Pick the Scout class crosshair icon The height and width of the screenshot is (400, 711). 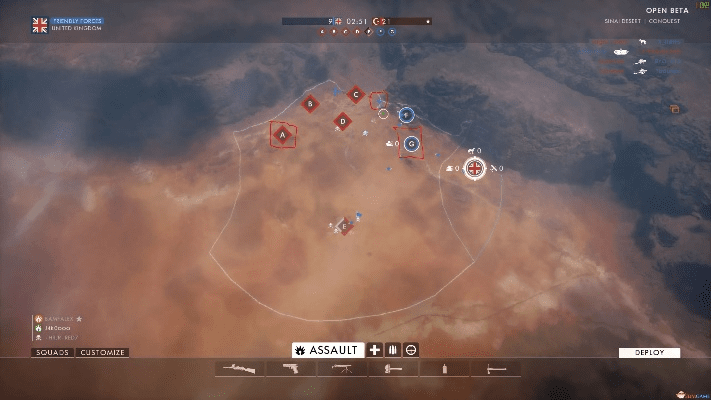pyautogui.click(x=411, y=350)
